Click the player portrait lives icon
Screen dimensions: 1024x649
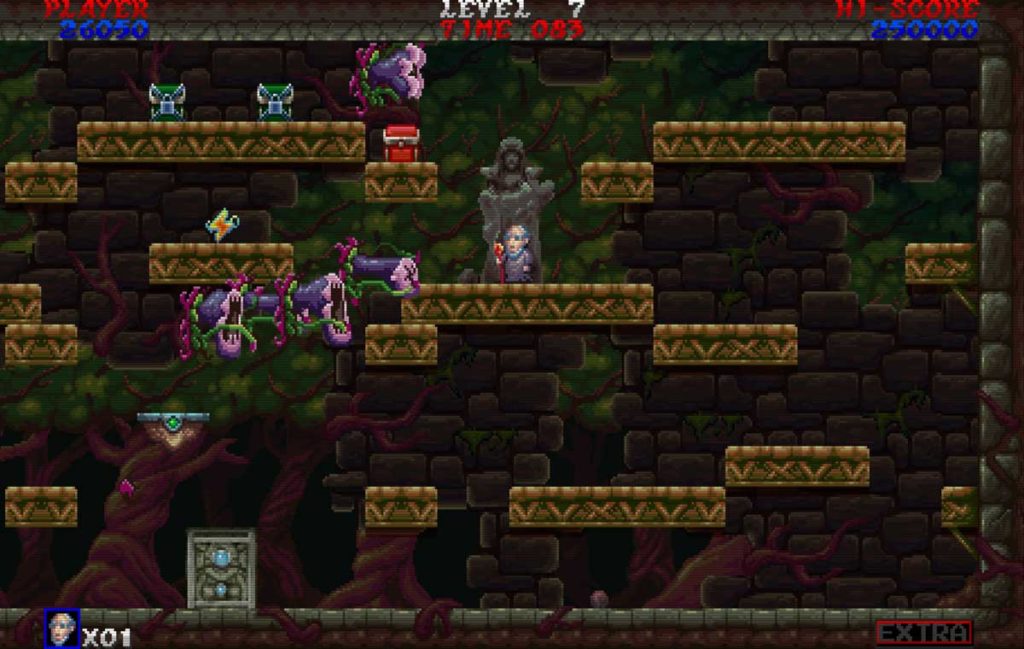[61, 629]
